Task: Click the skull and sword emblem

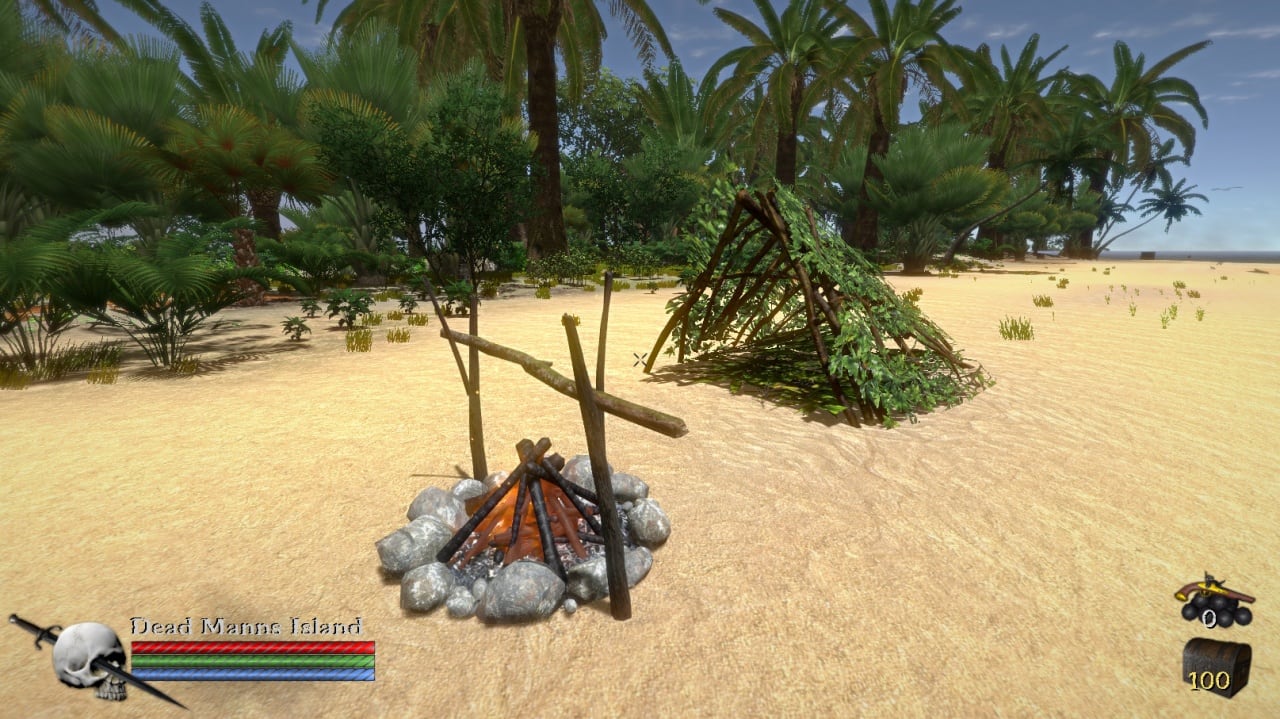Action: 88,657
